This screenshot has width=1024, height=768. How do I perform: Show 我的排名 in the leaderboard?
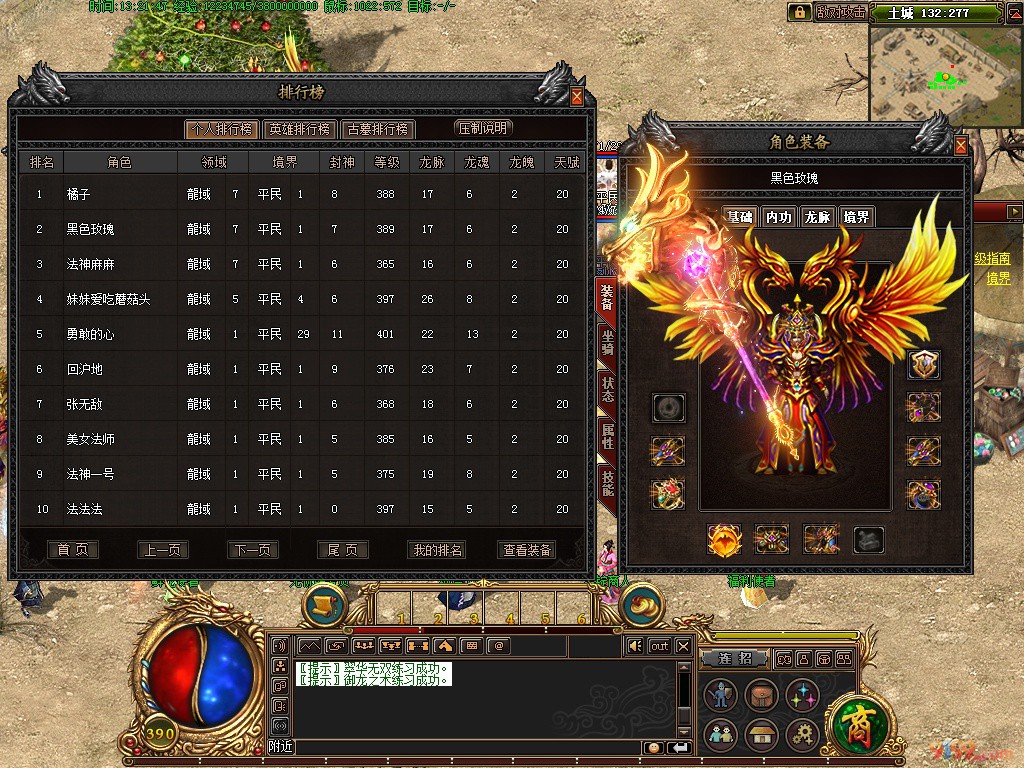click(437, 550)
